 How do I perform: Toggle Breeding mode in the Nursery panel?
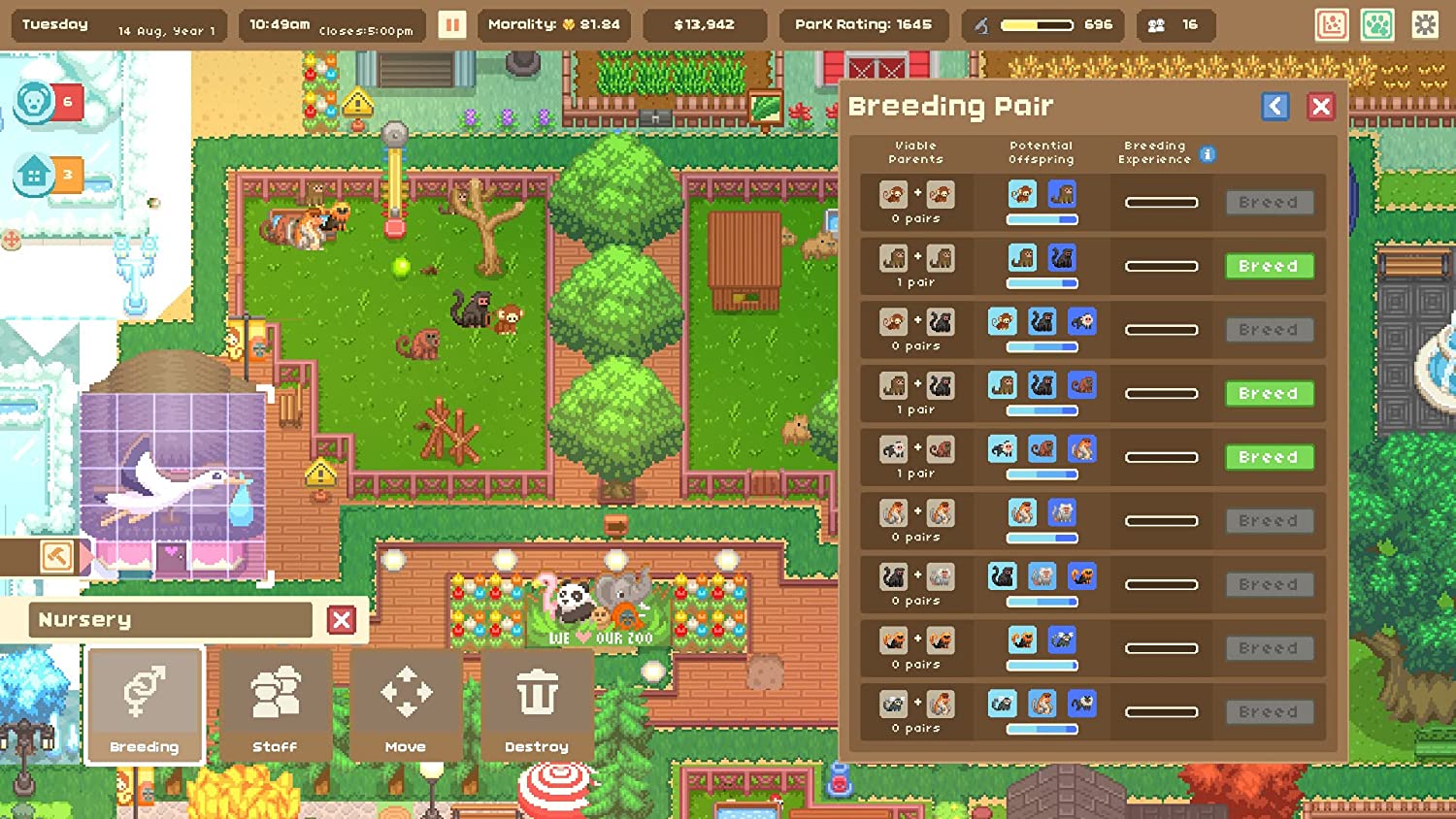click(x=144, y=705)
